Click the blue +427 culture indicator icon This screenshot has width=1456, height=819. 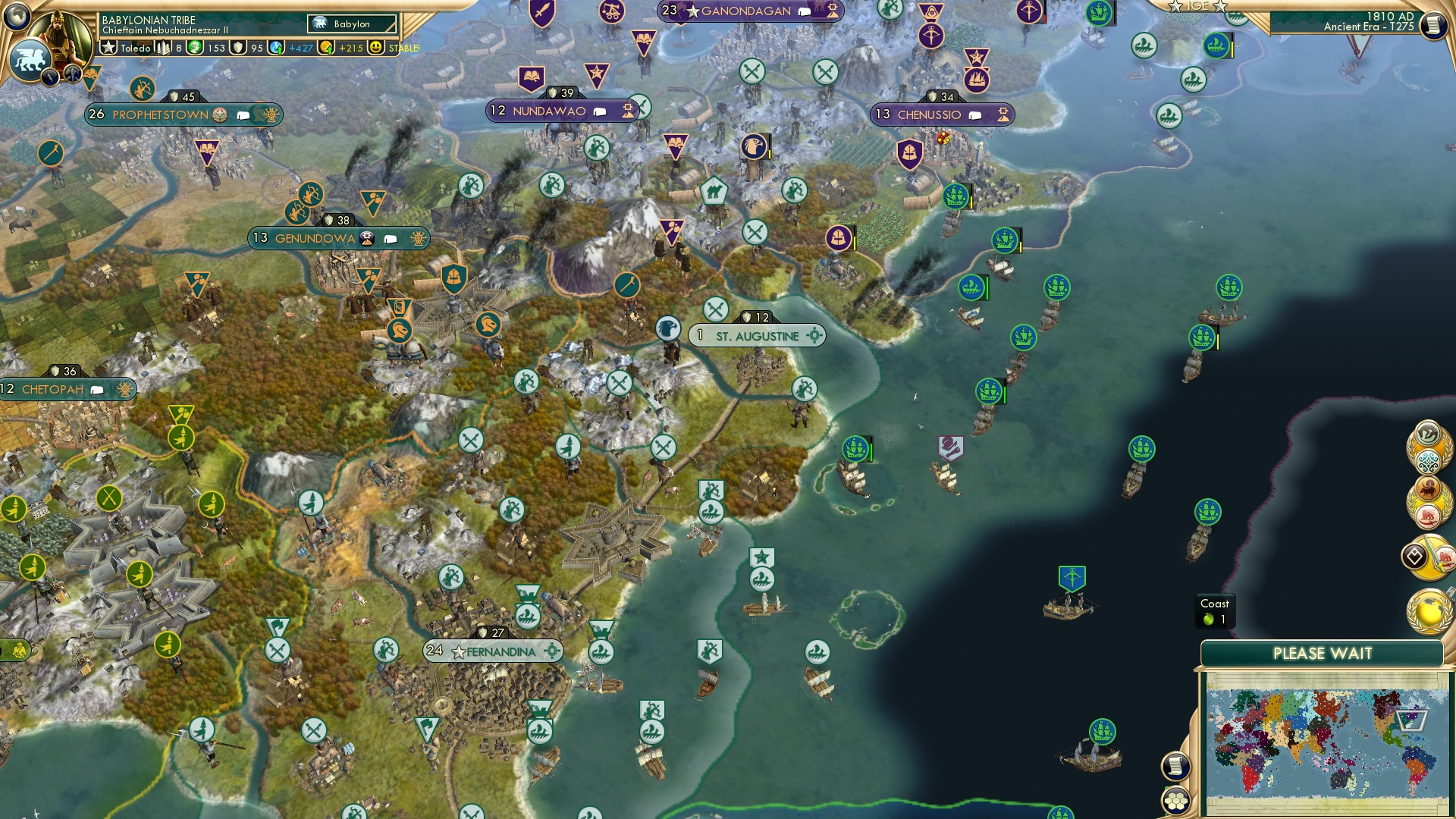click(275, 48)
